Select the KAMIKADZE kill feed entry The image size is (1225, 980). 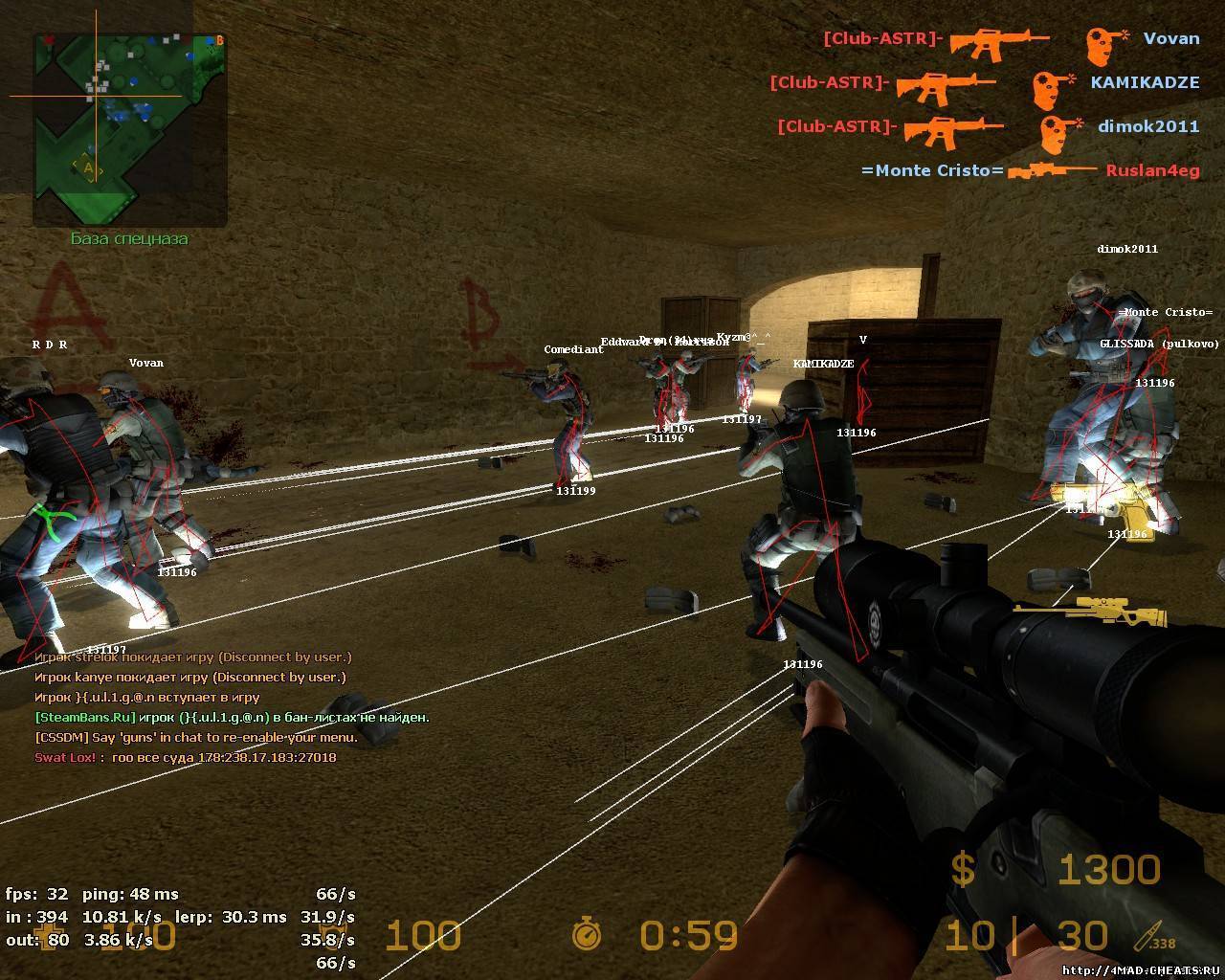point(984,83)
